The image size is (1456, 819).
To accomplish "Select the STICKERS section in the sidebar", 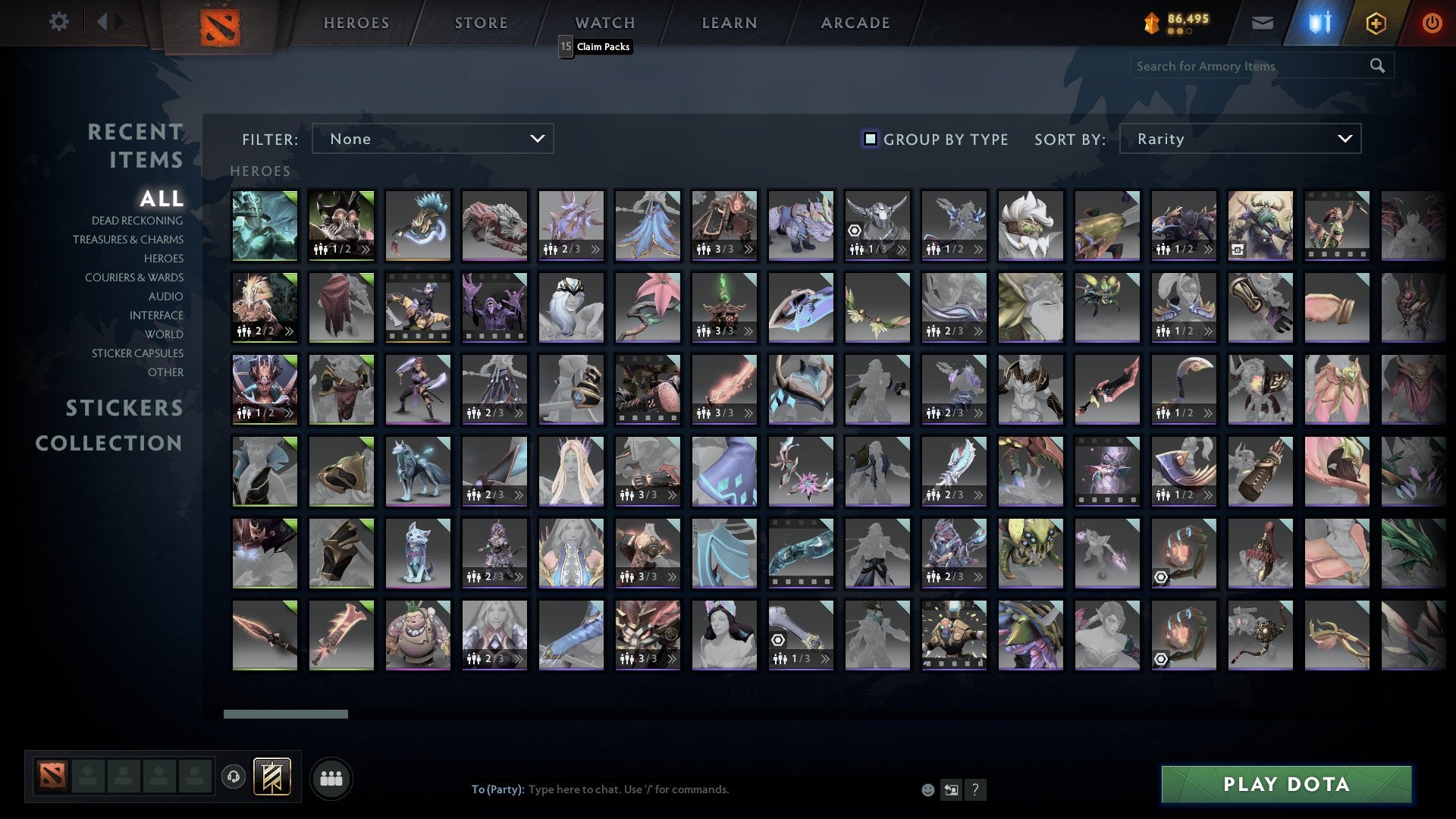I will coord(124,408).
